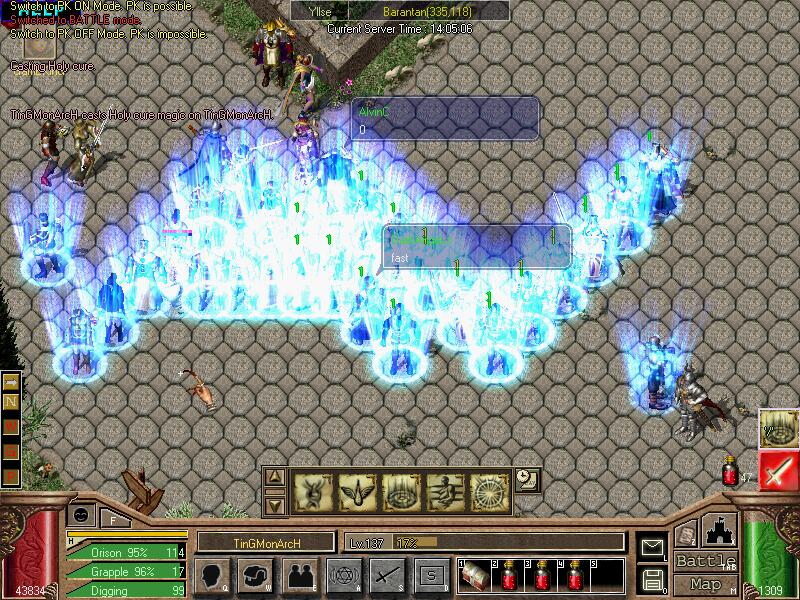Click the S system button
The height and width of the screenshot is (600, 800).
point(431,575)
